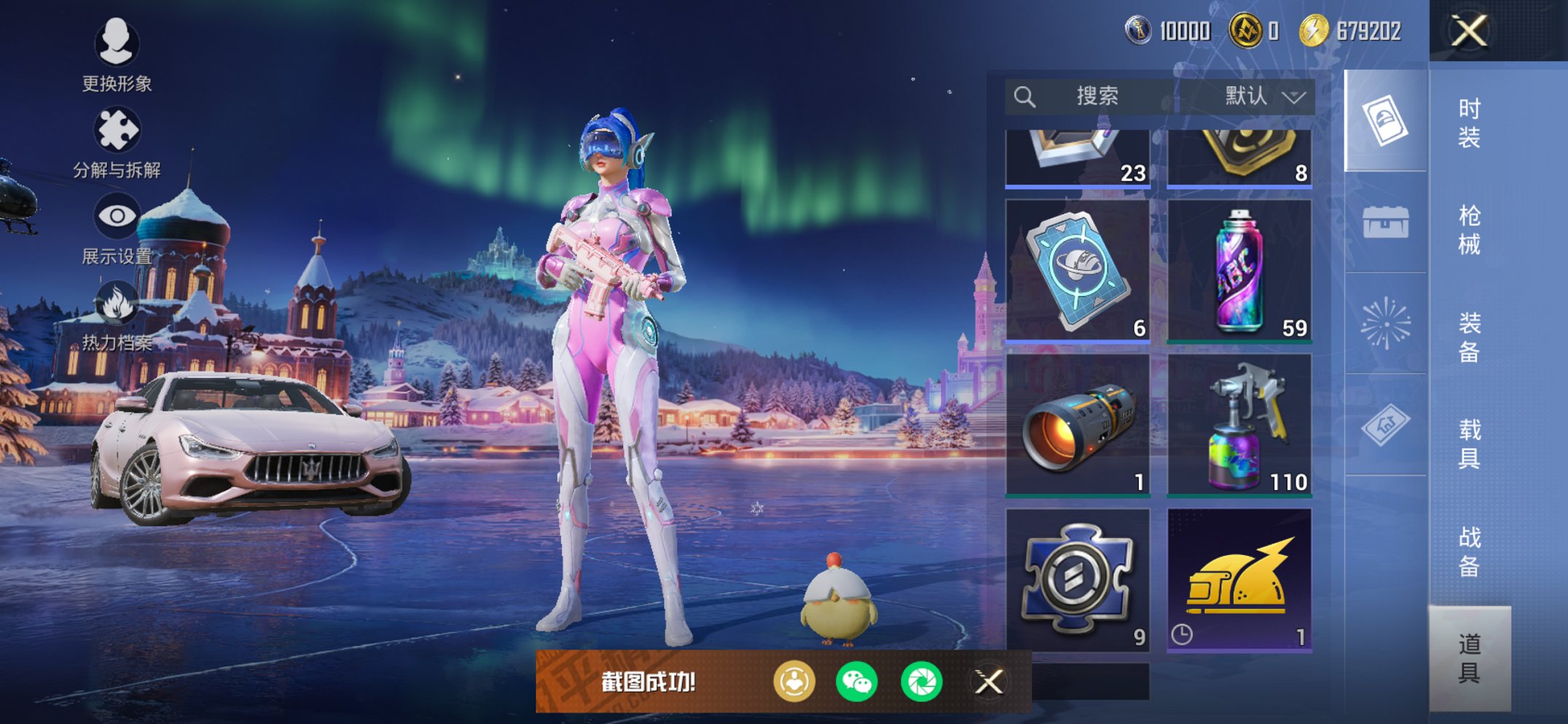The image size is (1568, 724).
Task: Select the orange lens scope item
Action: pos(1078,425)
